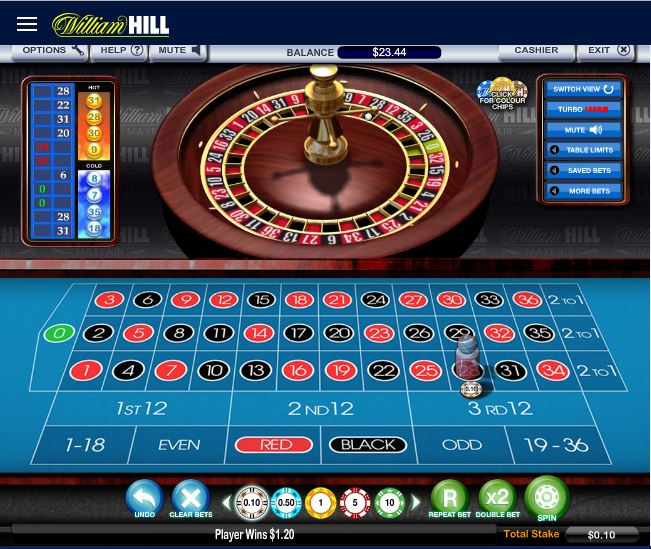
Task: Clear all bets from the table
Action: (x=189, y=497)
